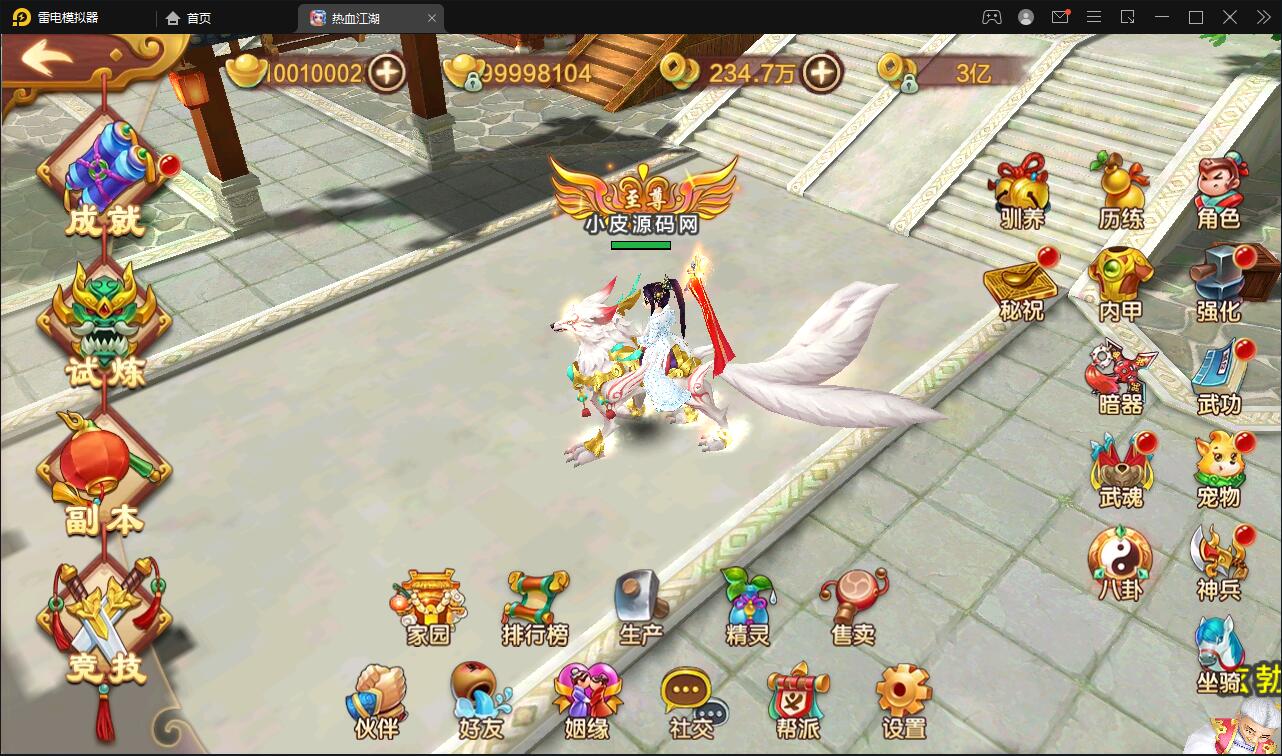Expand the hidden controls via double-arrow chevron
Viewport: 1282px width, 756px height.
(1262, 17)
